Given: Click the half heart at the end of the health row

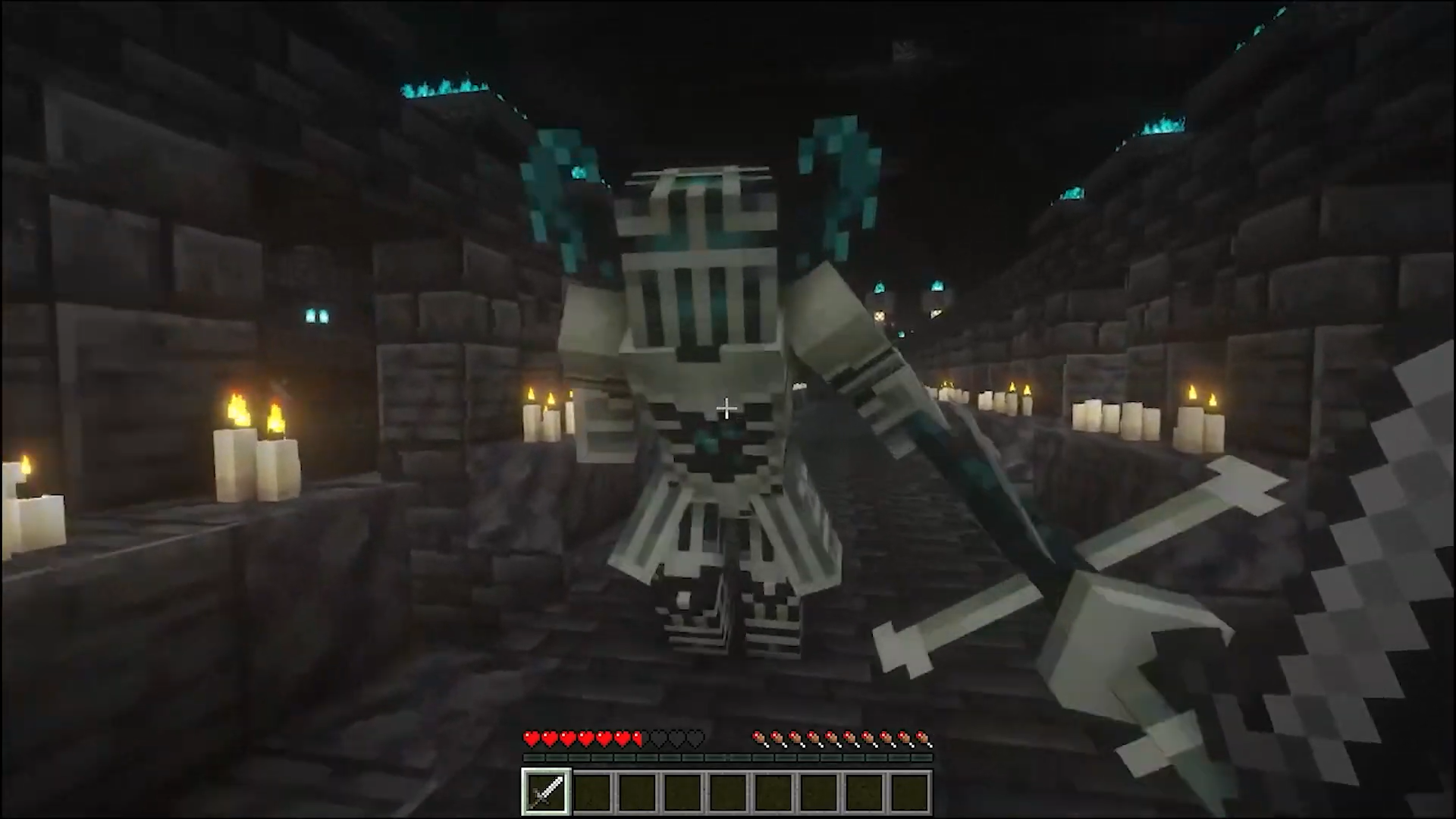Looking at the screenshot, I should 635,738.
